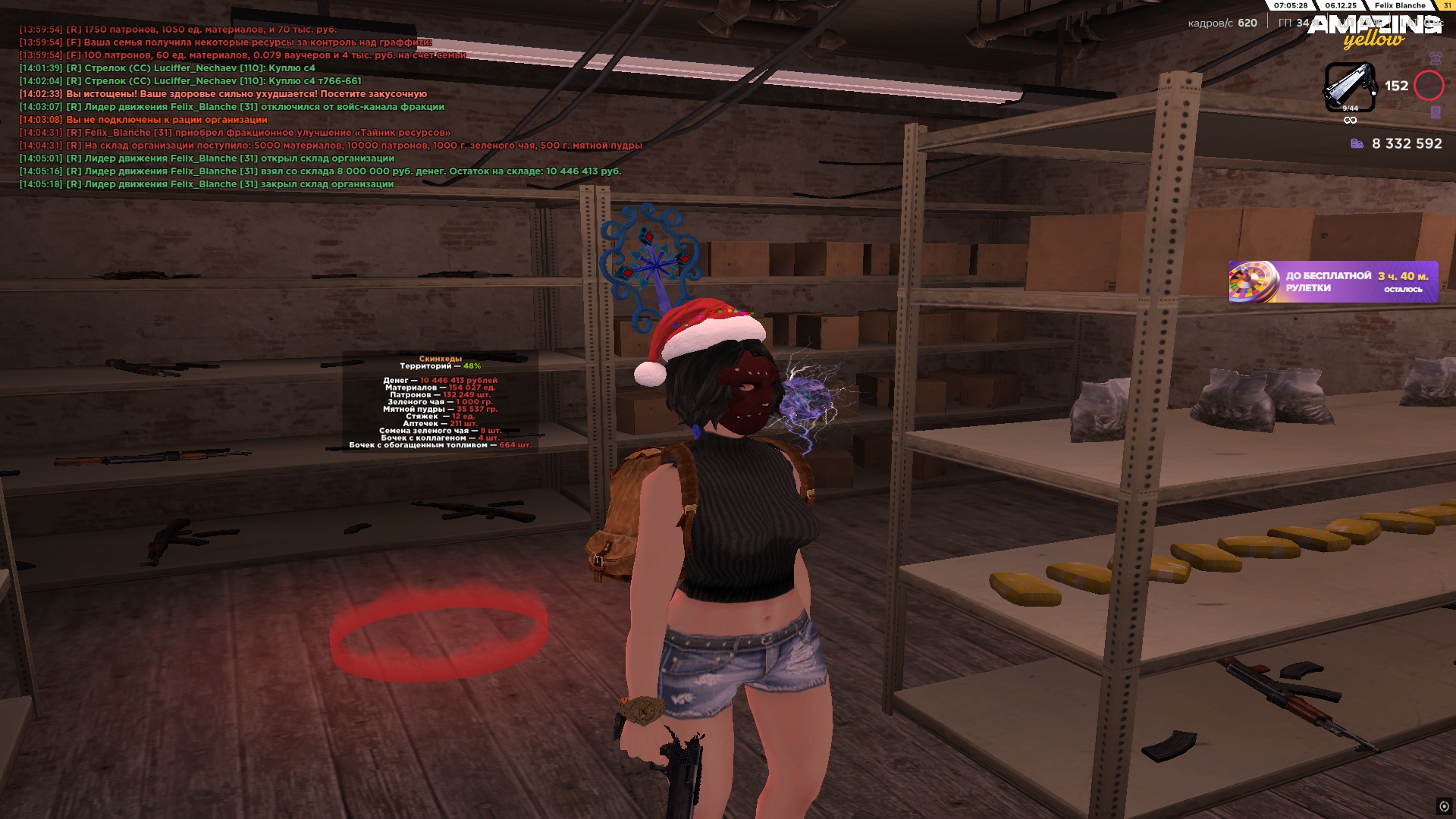Click the purple ID card icon
The width and height of the screenshot is (1456, 819).
click(x=1435, y=112)
